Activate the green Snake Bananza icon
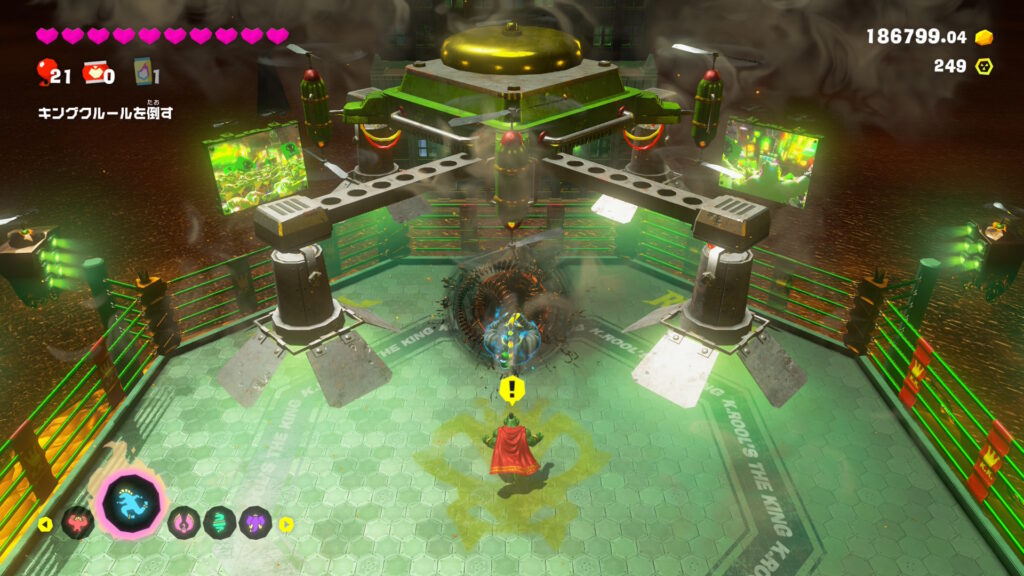The image size is (1024, 576). [219, 523]
